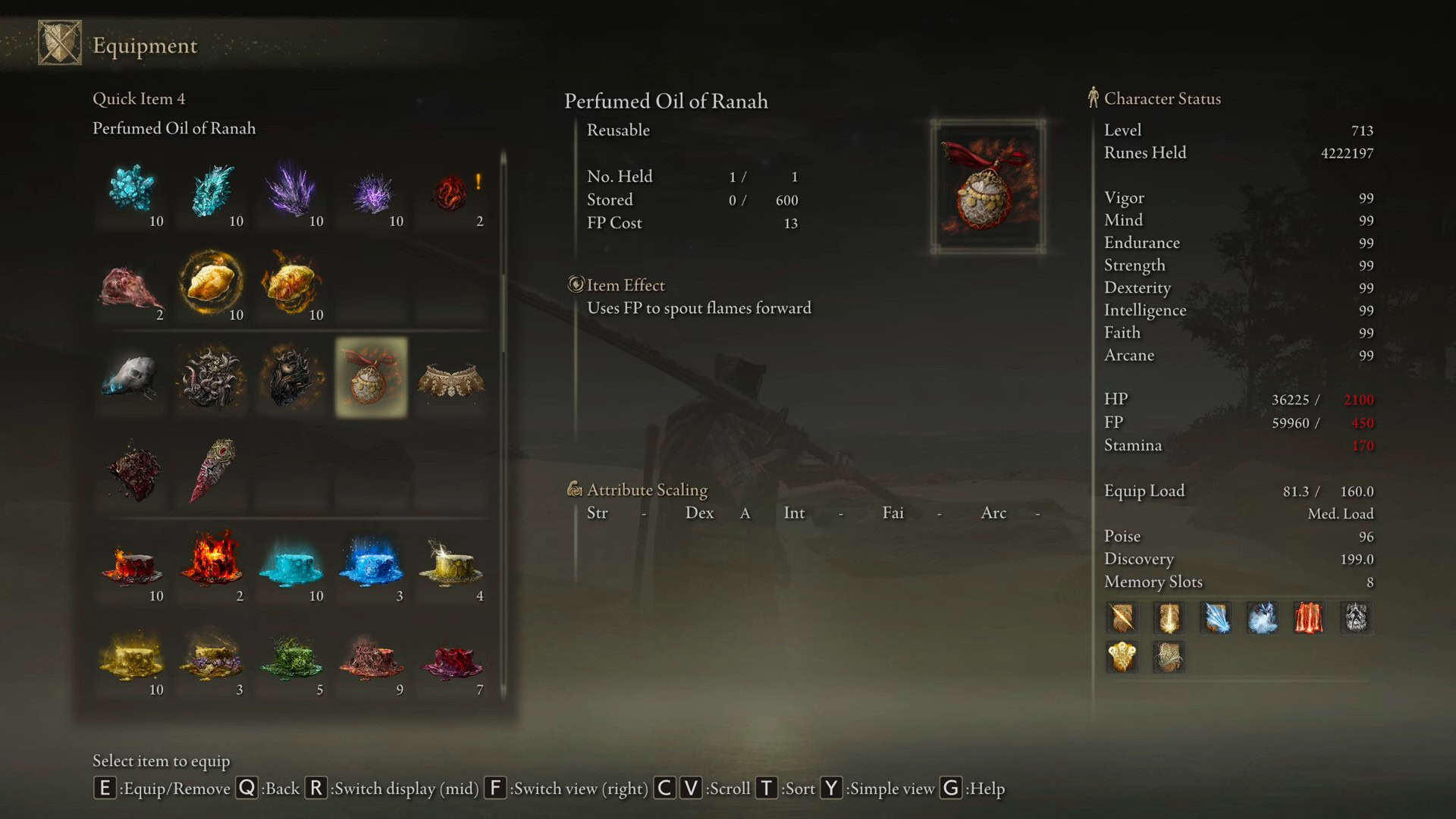
Task: Equip the glowing golden ringed item
Action: (212, 284)
